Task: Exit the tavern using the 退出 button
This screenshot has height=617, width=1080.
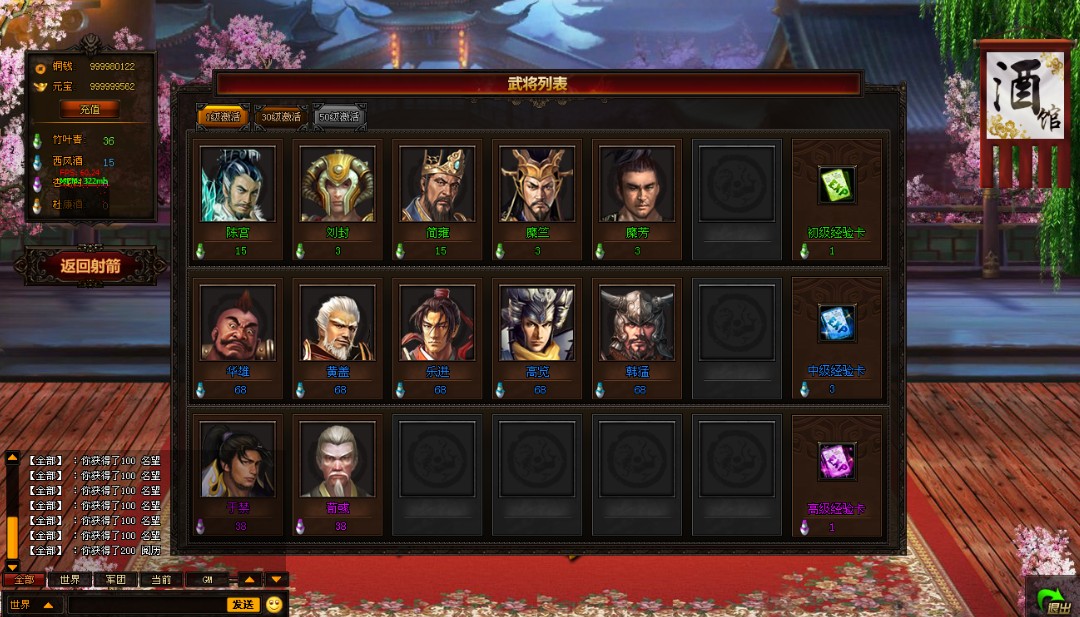Action: pyautogui.click(x=1053, y=598)
